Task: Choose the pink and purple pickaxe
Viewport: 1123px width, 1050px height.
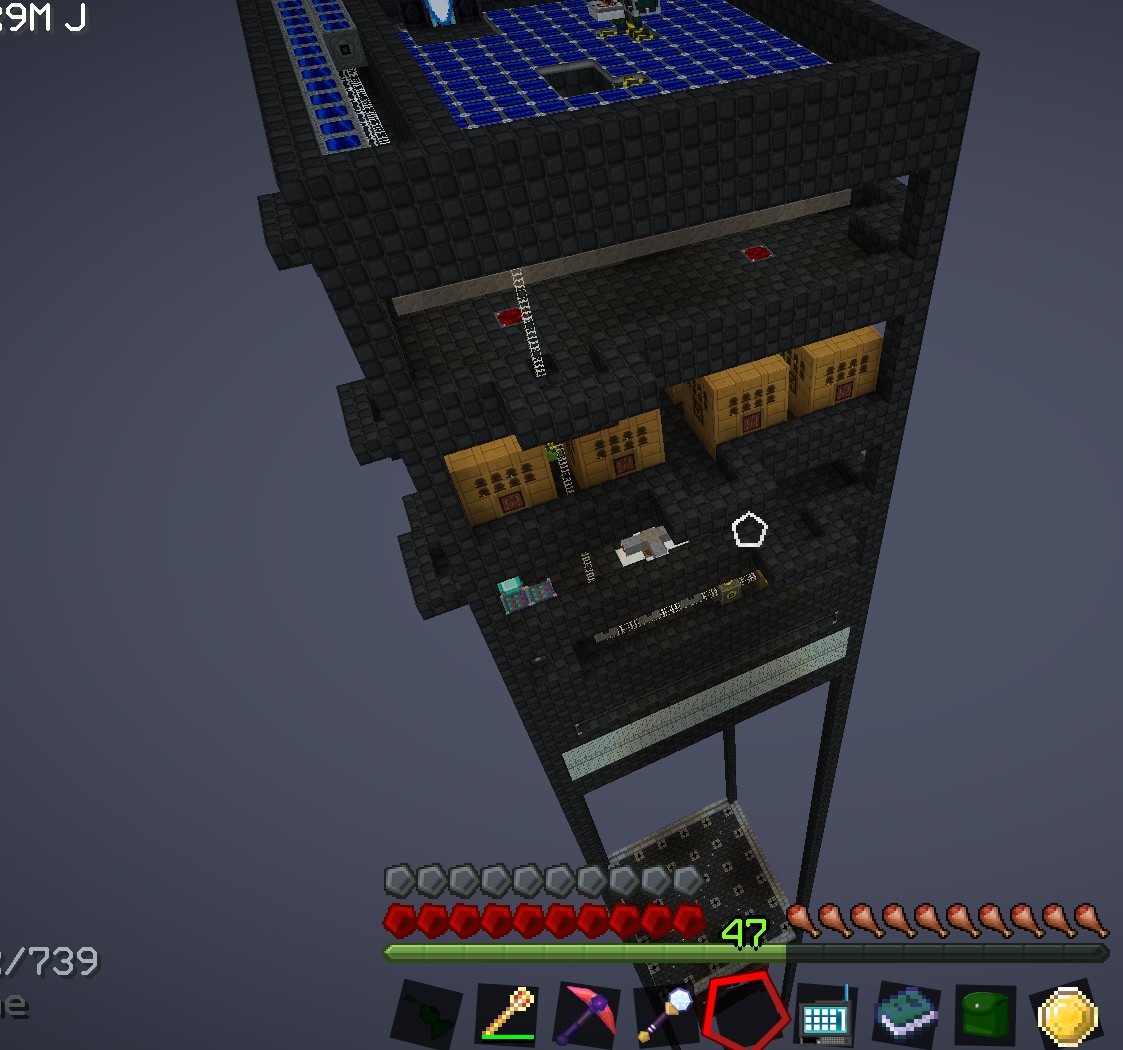Action: point(589,1014)
